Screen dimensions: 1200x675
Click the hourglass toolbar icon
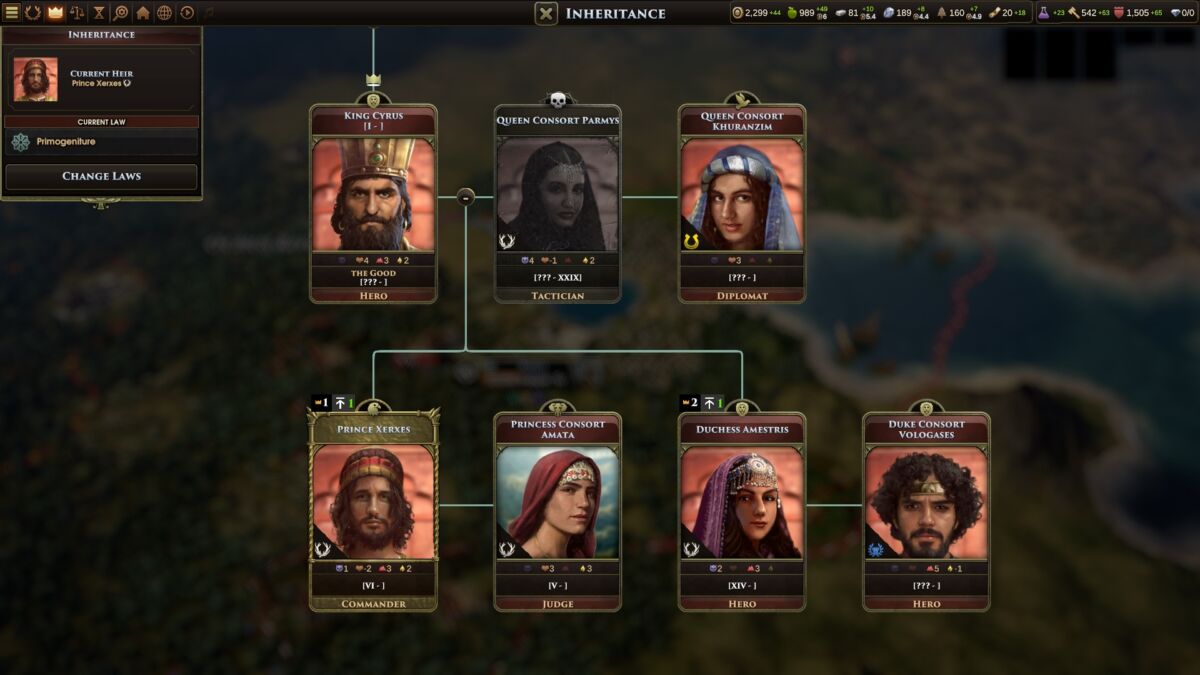click(x=99, y=13)
